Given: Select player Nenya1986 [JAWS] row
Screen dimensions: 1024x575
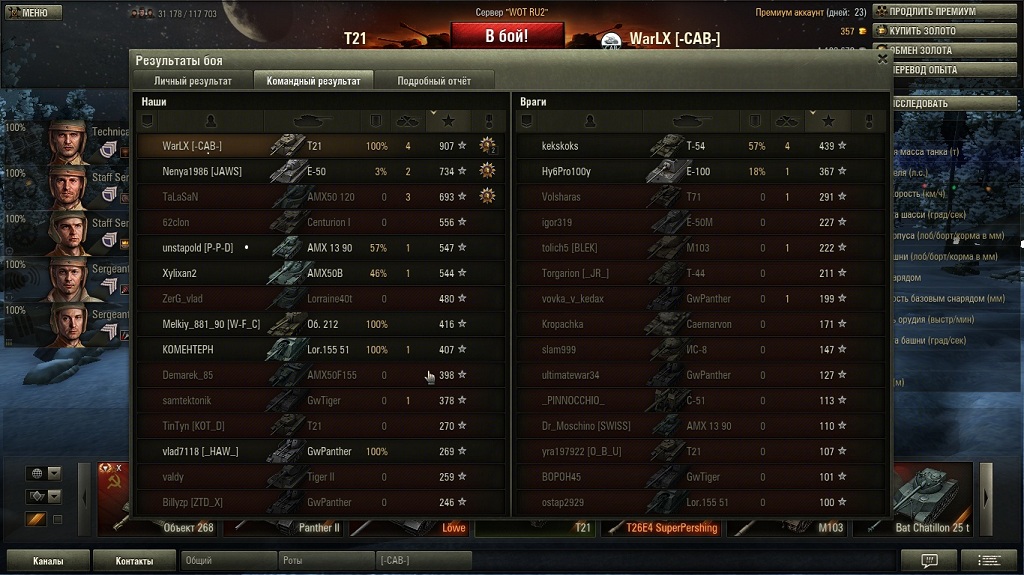Looking at the screenshot, I should pyautogui.click(x=320, y=172).
